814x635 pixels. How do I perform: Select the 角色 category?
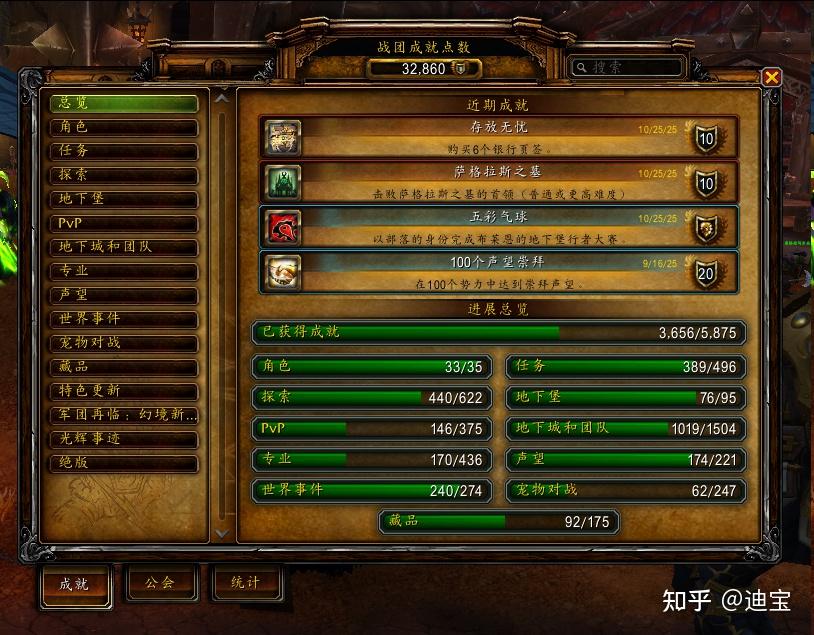[x=124, y=127]
